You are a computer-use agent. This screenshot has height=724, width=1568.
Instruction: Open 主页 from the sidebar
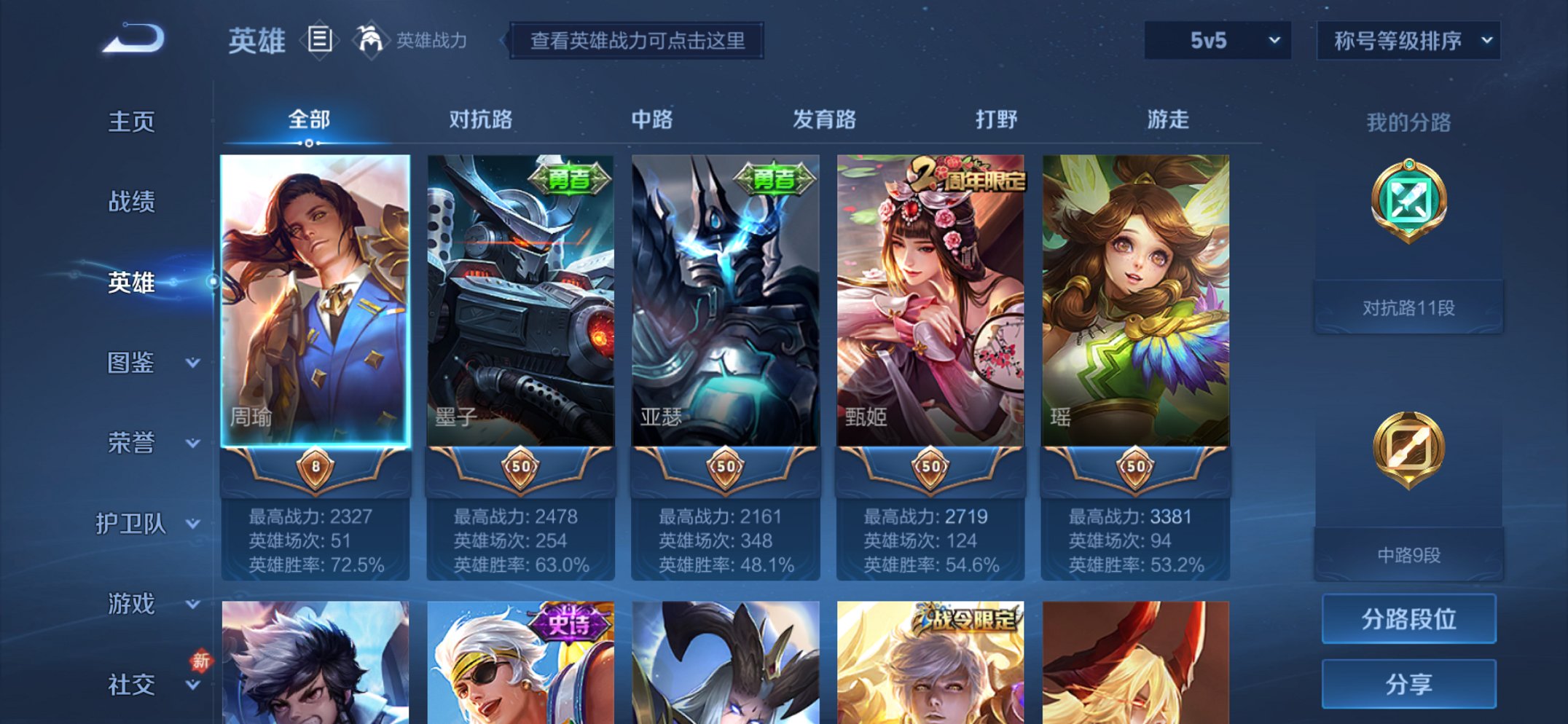coord(131,122)
